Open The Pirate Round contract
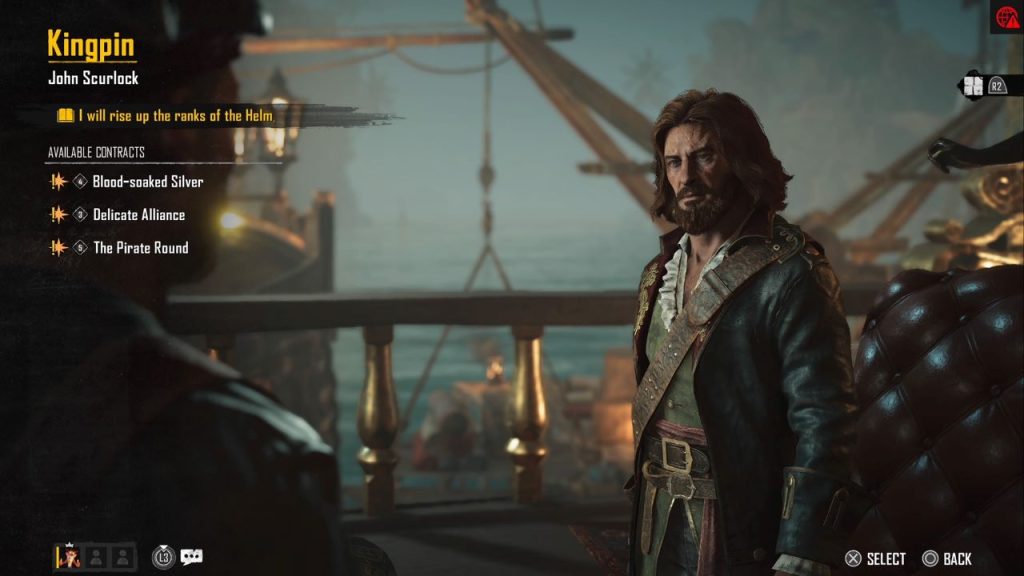 pos(140,248)
